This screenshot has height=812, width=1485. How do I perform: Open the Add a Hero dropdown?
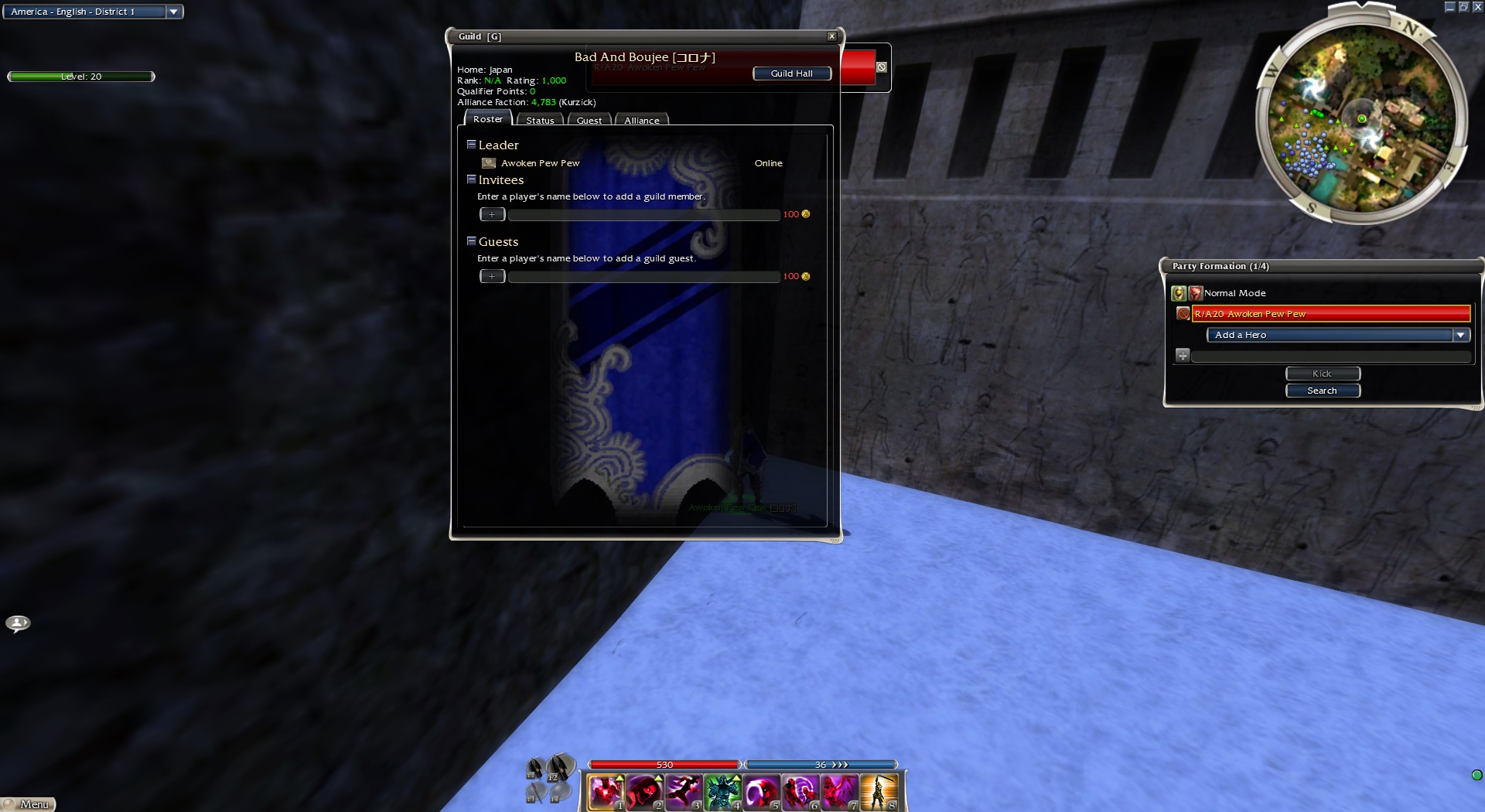pyautogui.click(x=1460, y=335)
